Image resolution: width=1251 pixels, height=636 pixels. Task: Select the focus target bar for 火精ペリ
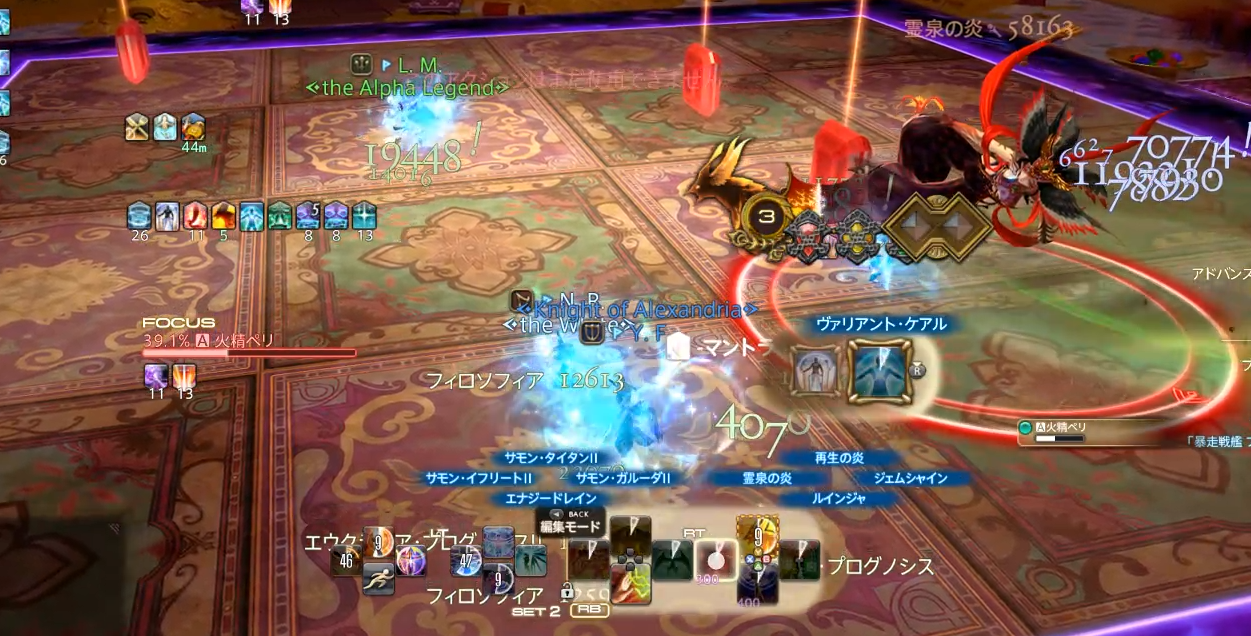click(x=249, y=352)
